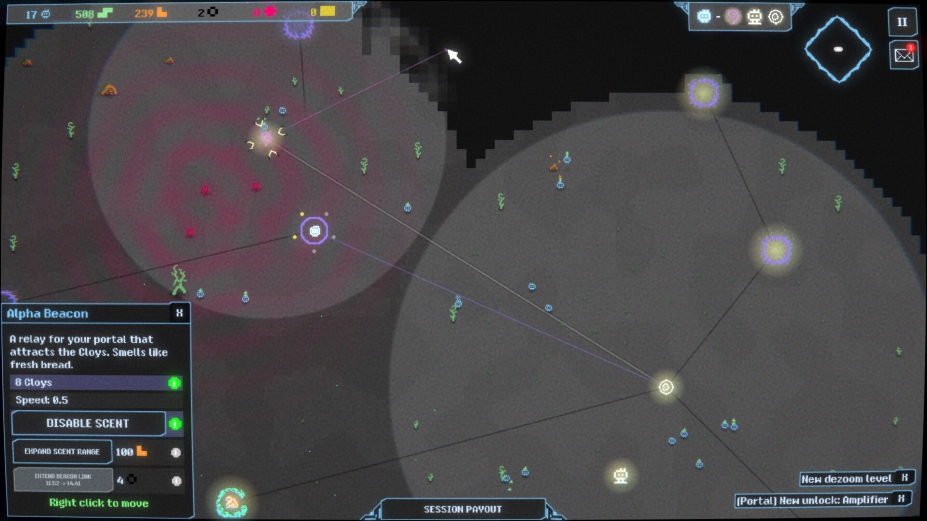The image size is (927, 521).
Task: Pause the game
Action: [902, 21]
